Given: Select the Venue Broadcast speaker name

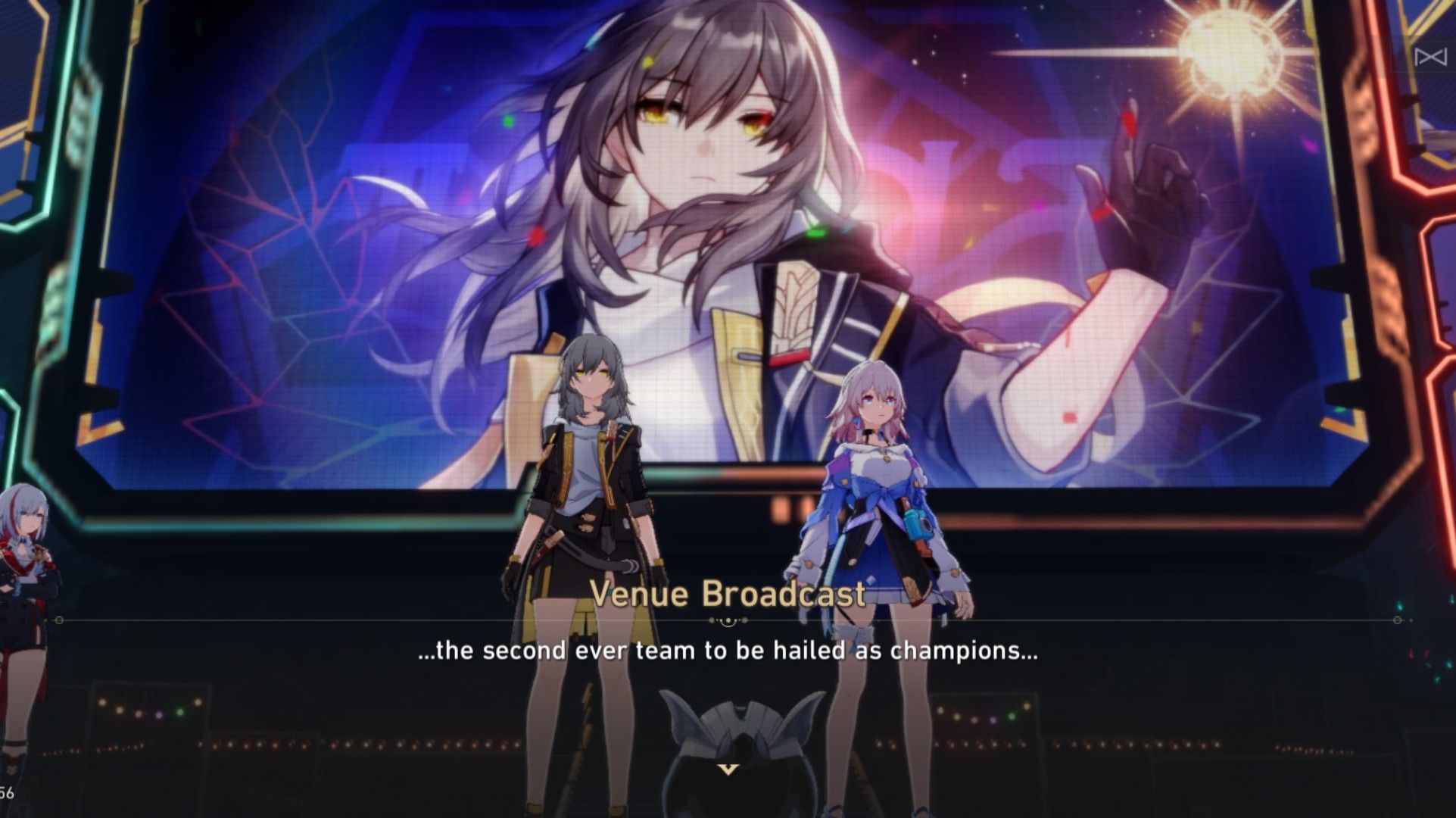Looking at the screenshot, I should (728, 595).
